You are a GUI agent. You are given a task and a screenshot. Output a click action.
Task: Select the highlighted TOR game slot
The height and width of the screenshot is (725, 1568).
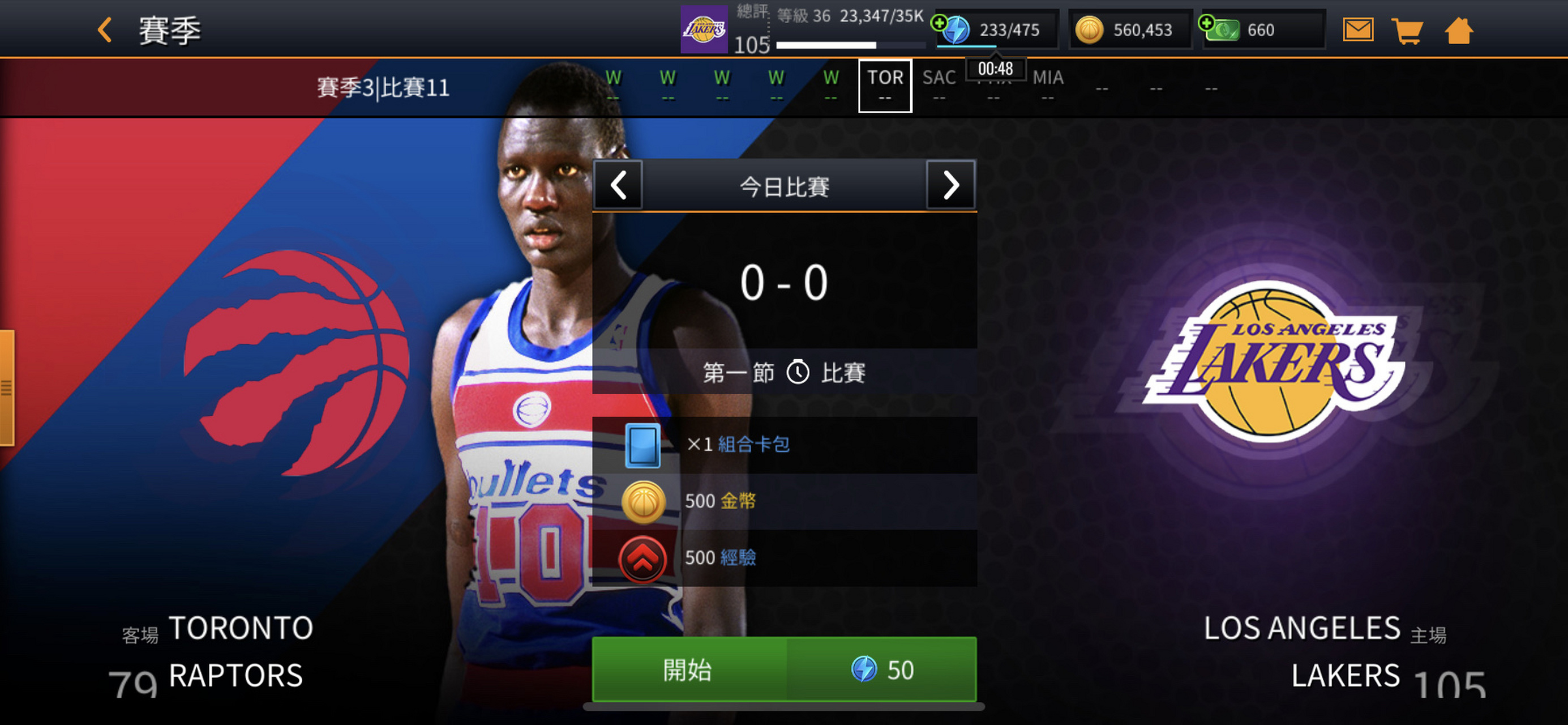pos(885,86)
